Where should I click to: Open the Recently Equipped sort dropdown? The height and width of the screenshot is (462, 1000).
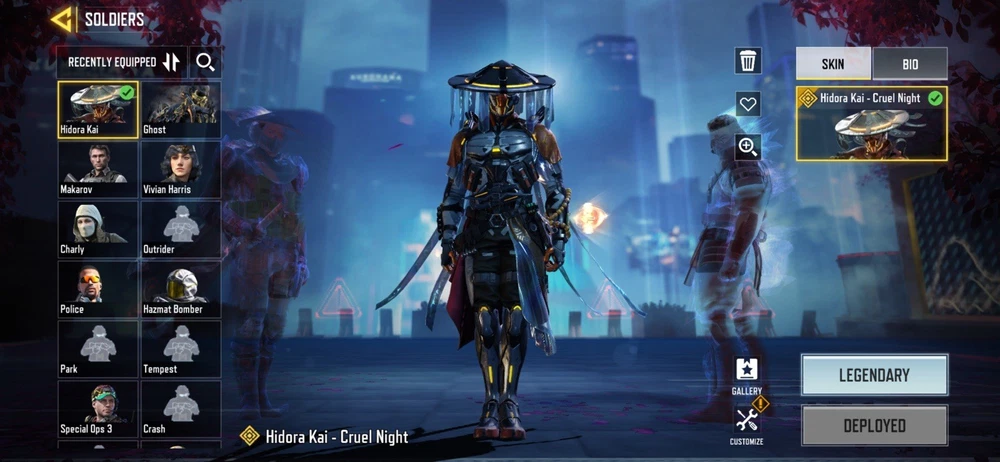pyautogui.click(x=119, y=62)
